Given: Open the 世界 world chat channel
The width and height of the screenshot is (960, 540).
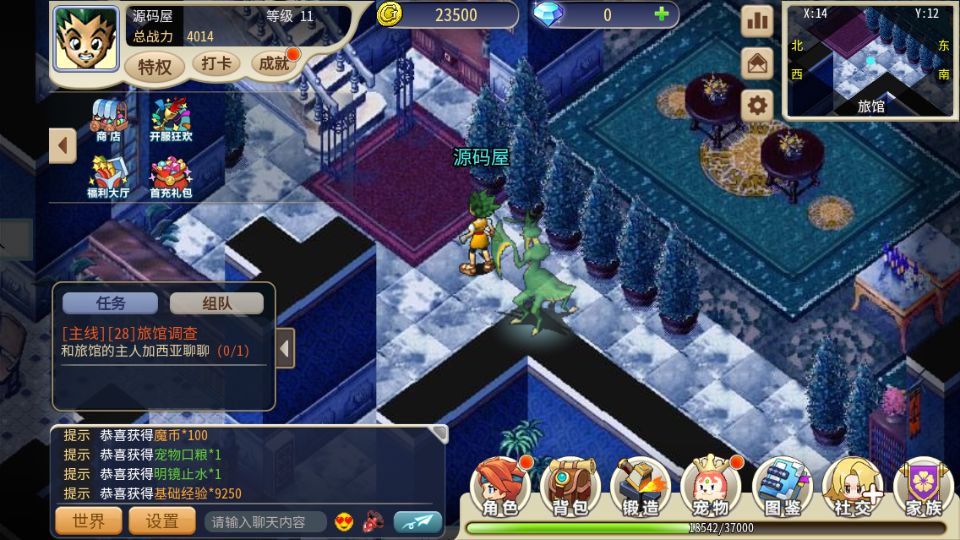Looking at the screenshot, I should [88, 521].
